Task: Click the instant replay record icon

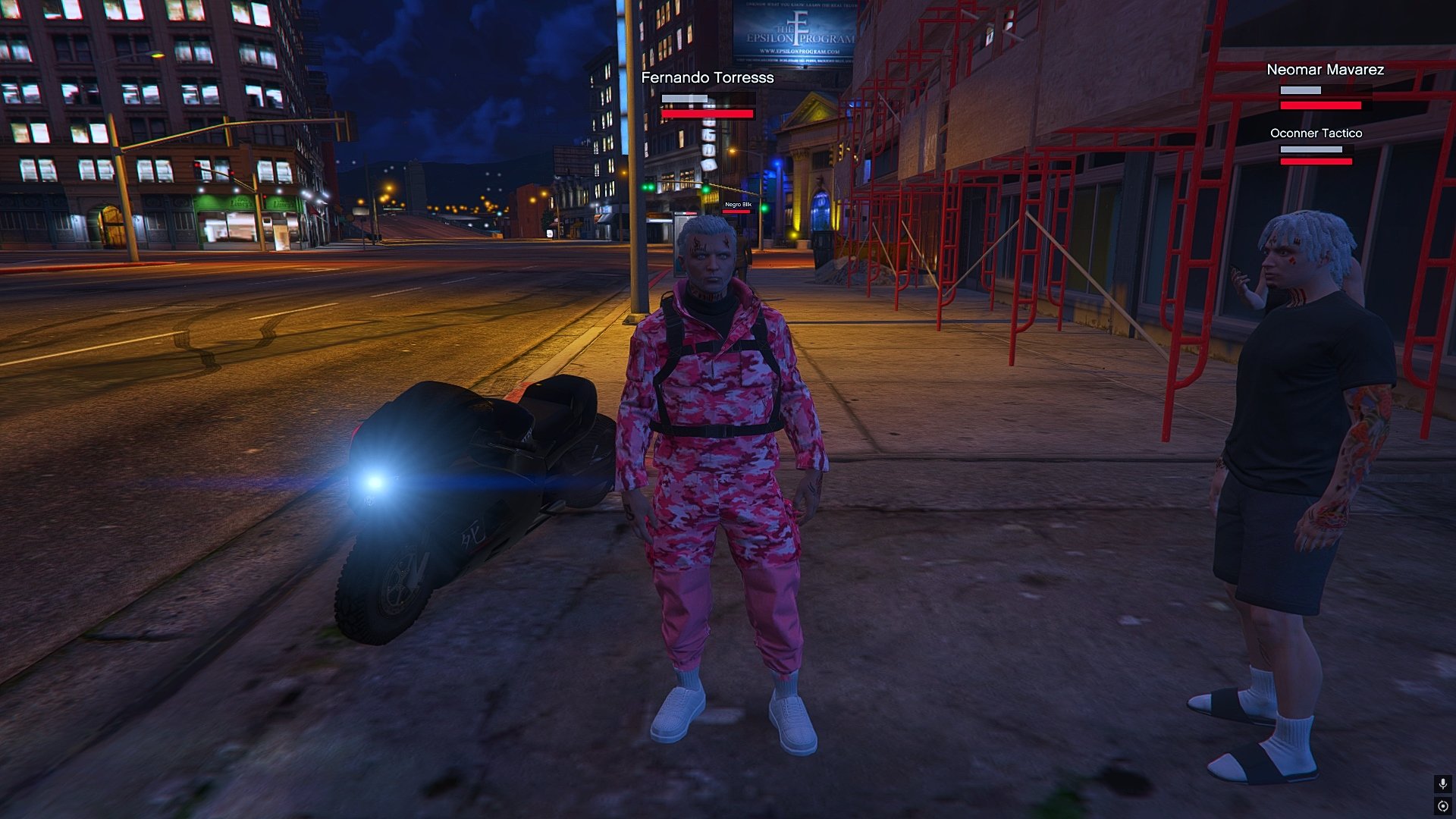Action: tap(1442, 806)
